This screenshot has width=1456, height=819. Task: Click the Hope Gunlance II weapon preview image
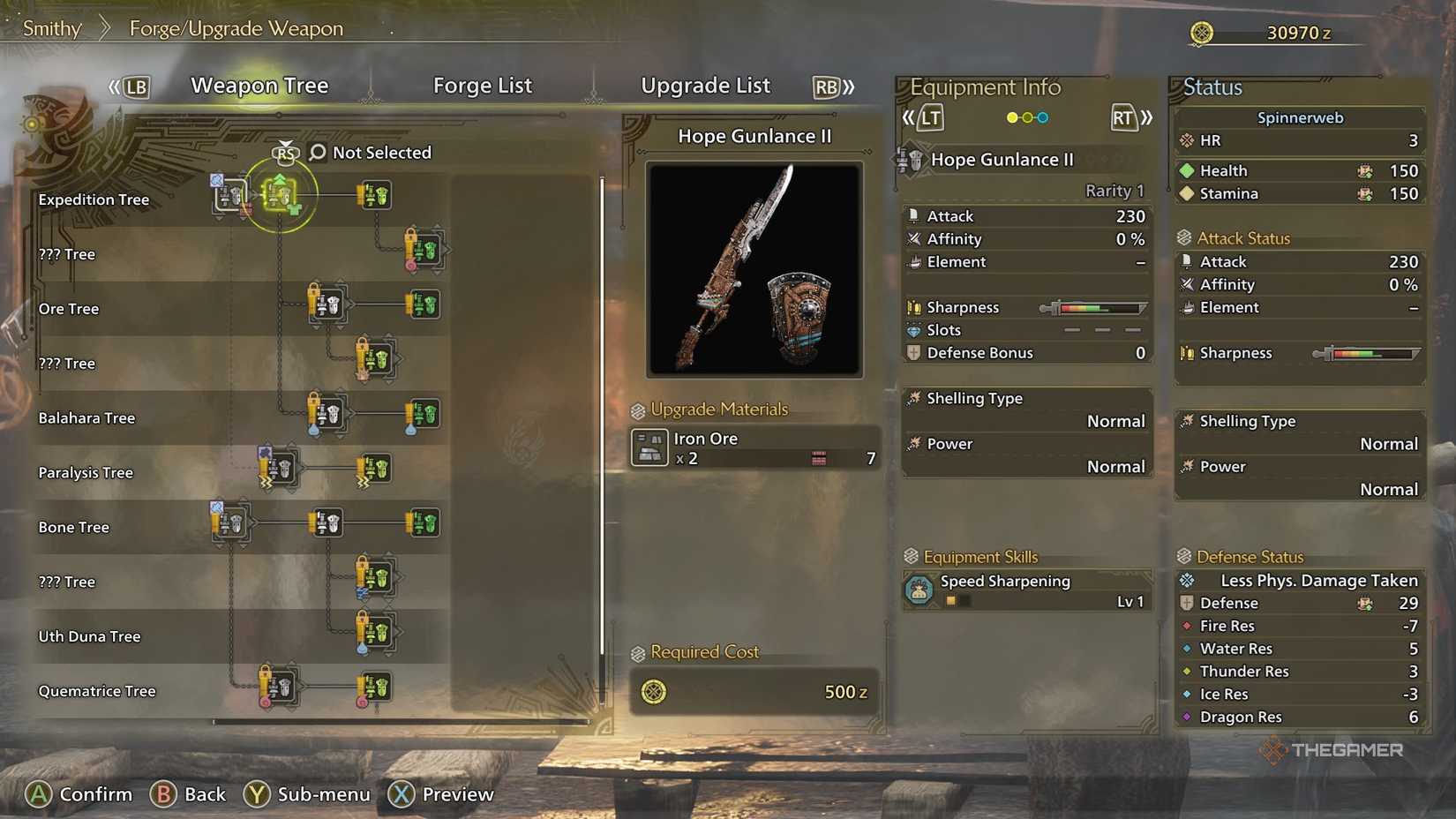[754, 267]
